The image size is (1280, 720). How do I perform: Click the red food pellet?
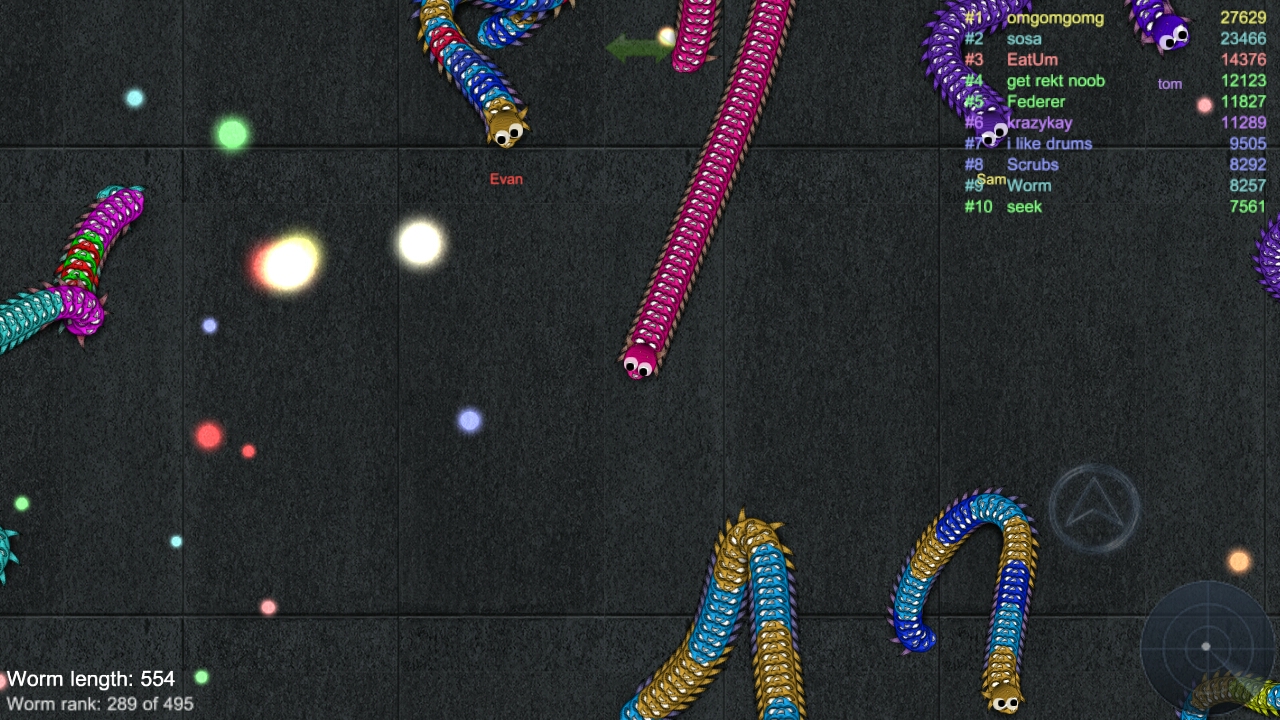tap(207, 435)
